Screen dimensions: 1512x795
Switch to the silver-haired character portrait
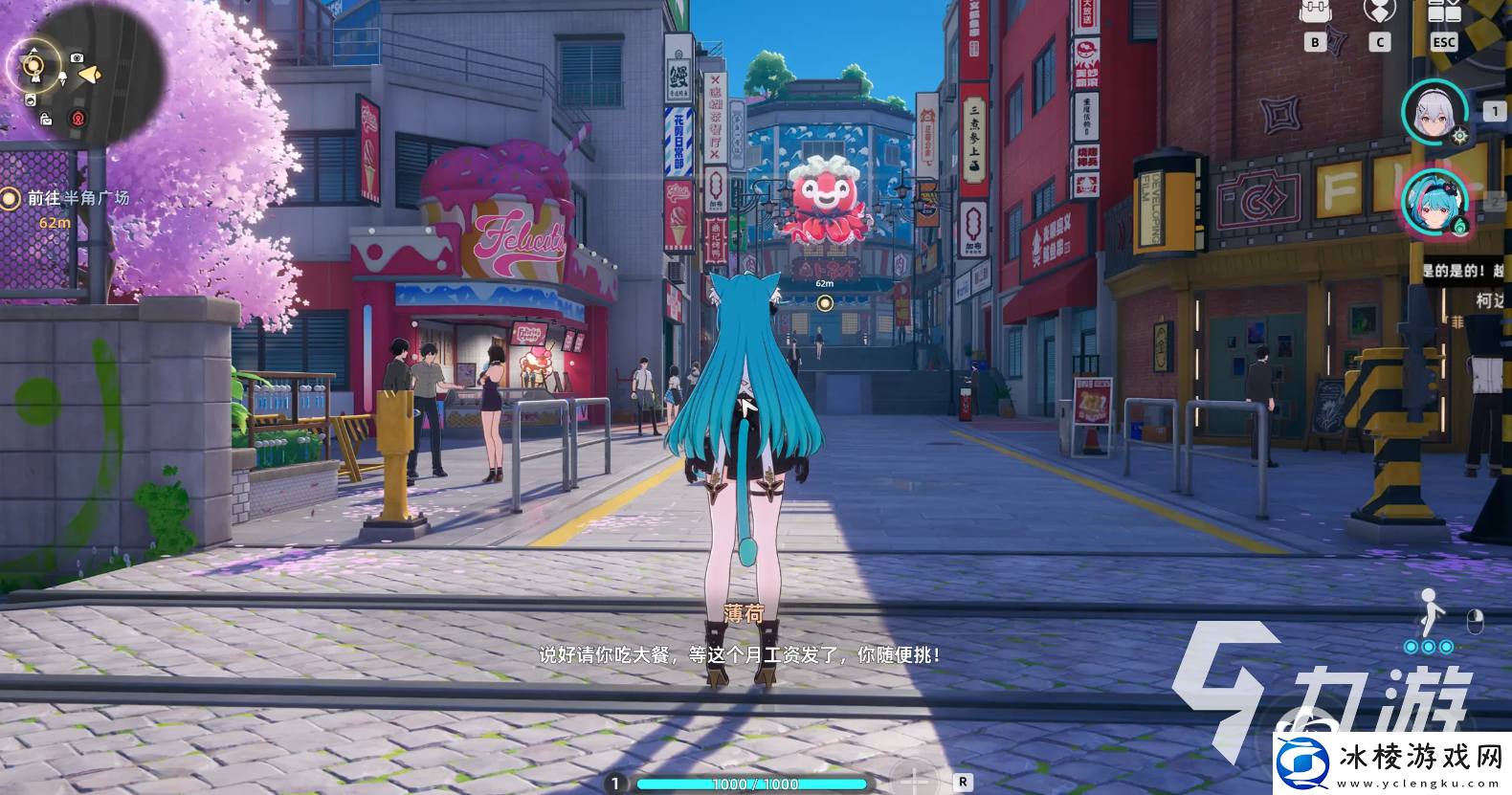point(1434,112)
